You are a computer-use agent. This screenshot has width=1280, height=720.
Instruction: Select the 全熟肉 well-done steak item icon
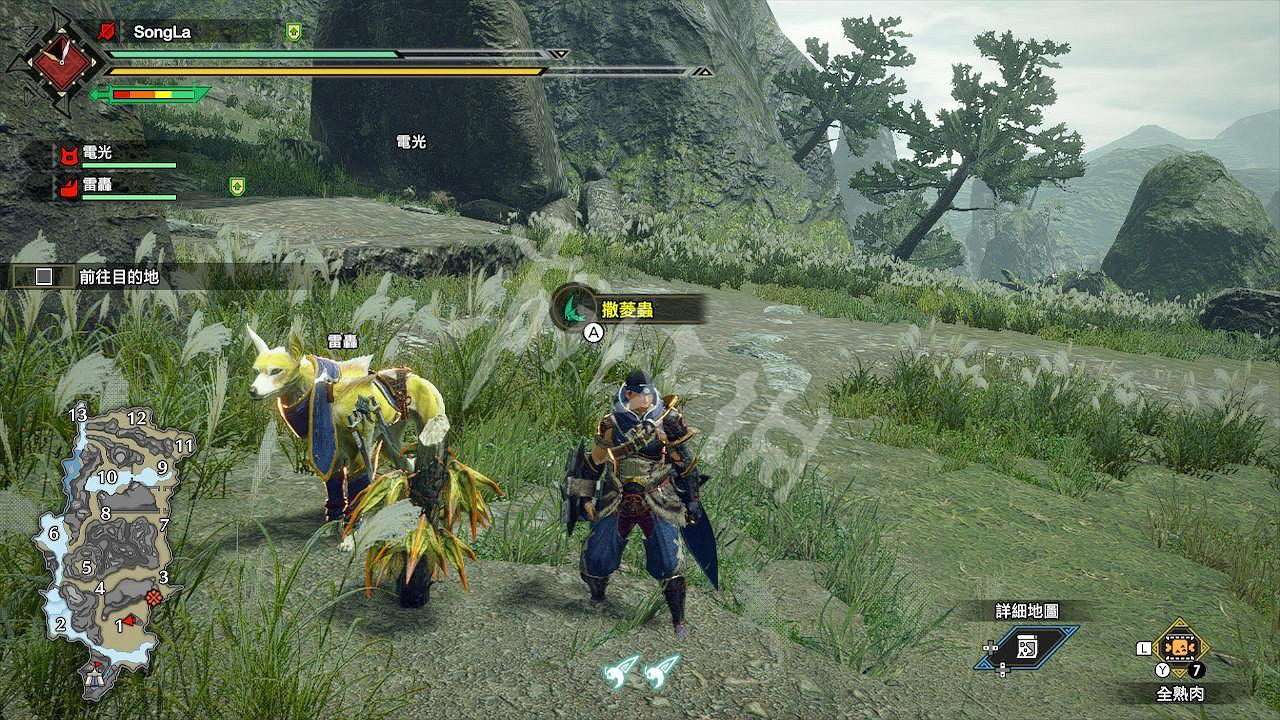click(1180, 650)
